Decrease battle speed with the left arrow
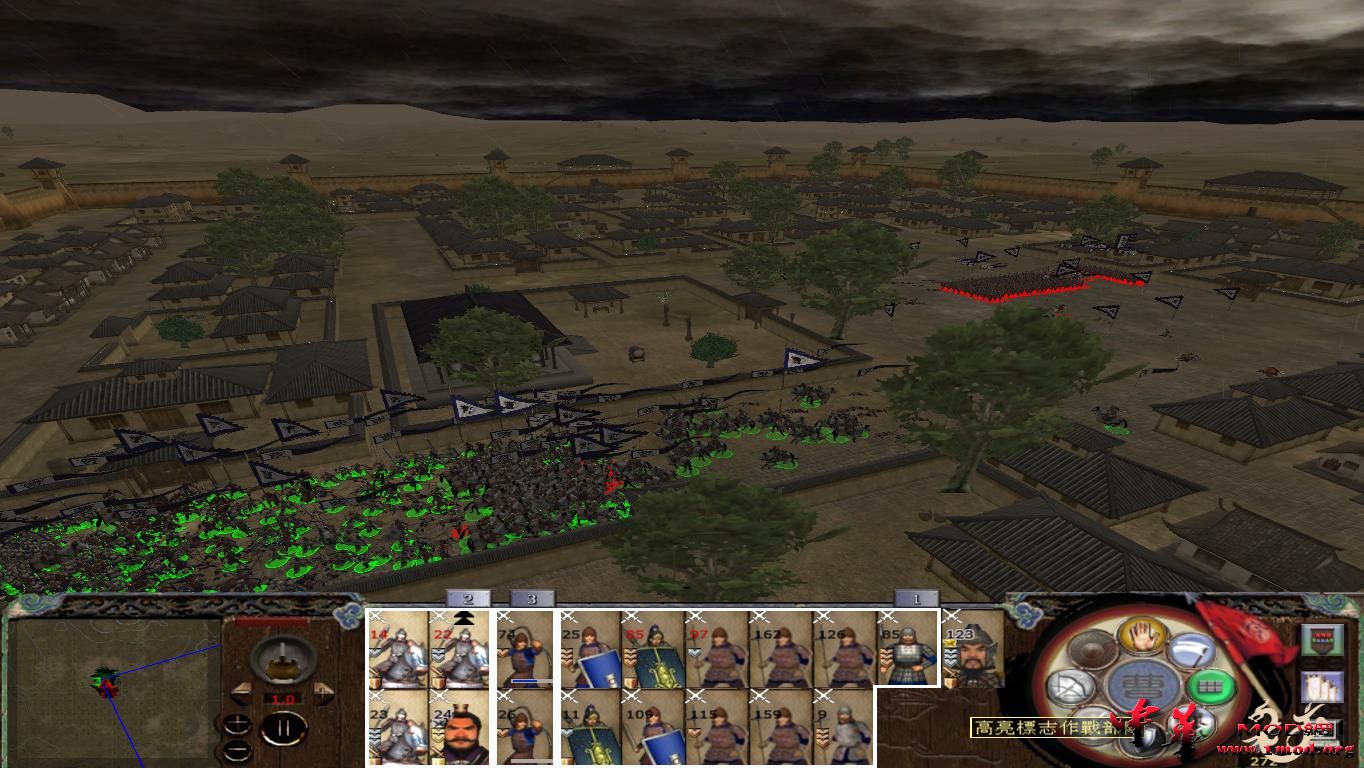 (x=243, y=693)
